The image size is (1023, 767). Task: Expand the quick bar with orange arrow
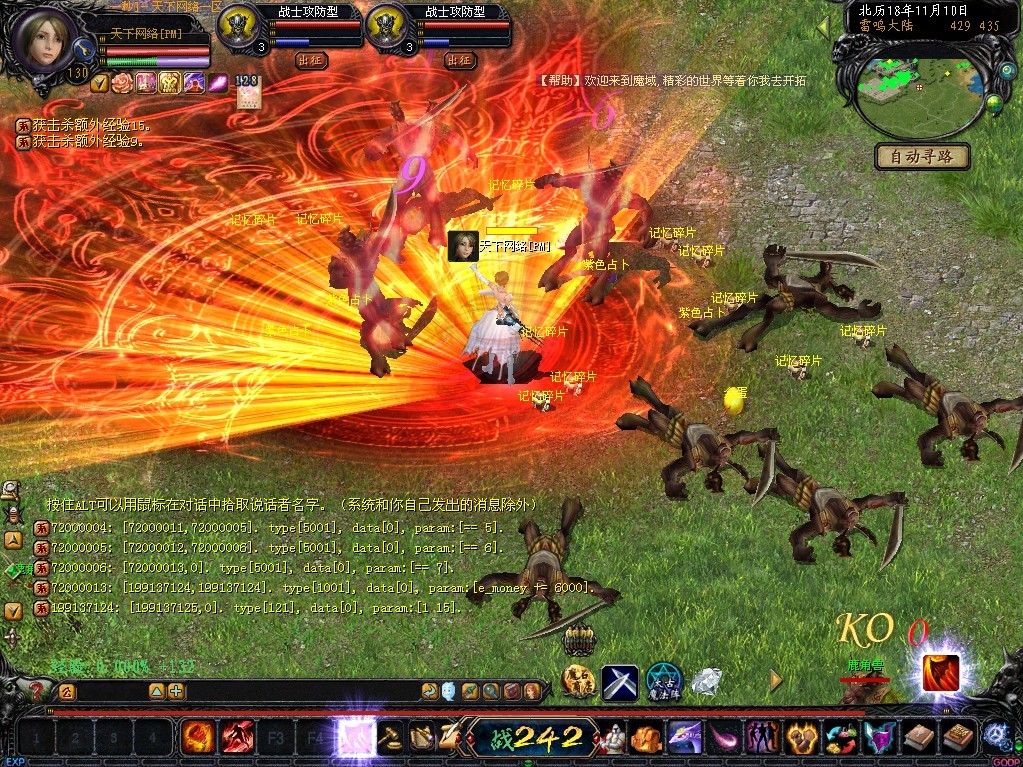(775, 680)
